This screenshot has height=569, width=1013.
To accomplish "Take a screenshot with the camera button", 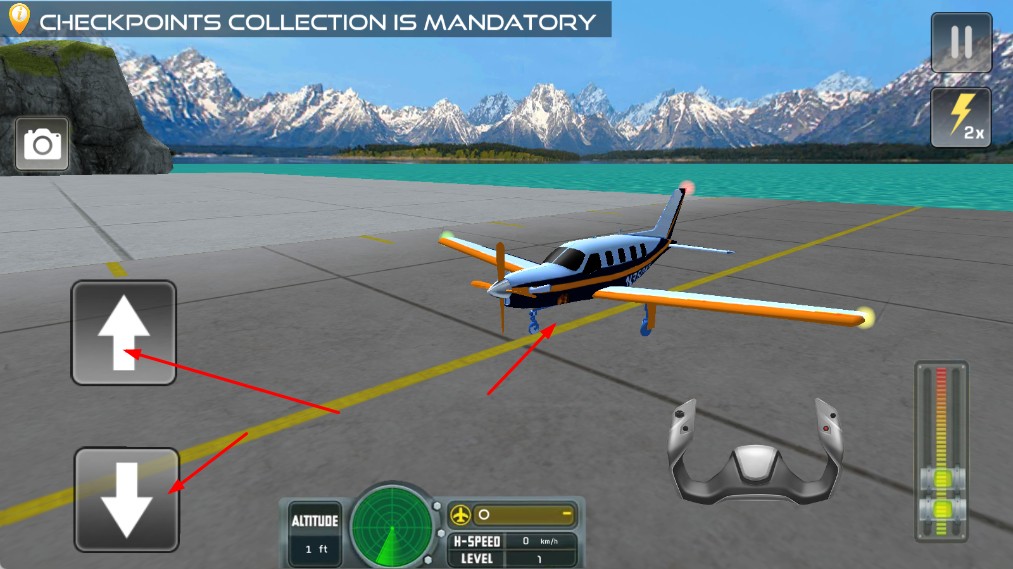I will 42,145.
